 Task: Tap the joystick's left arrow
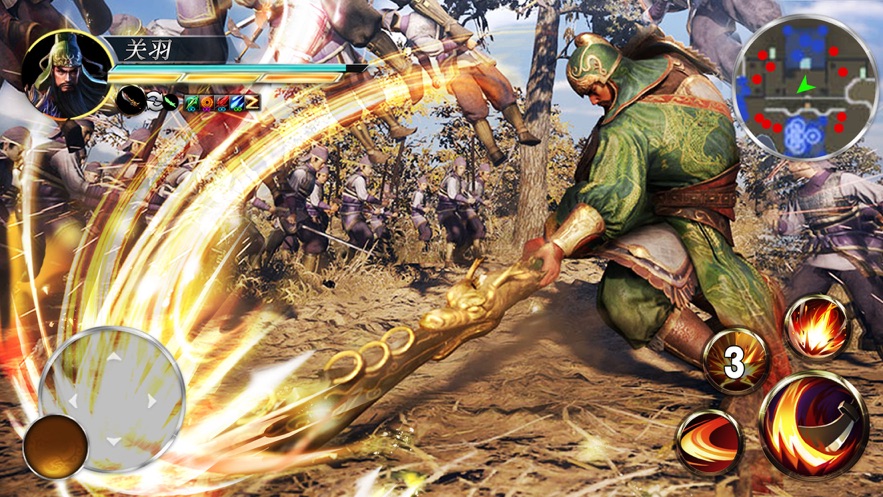71,400
